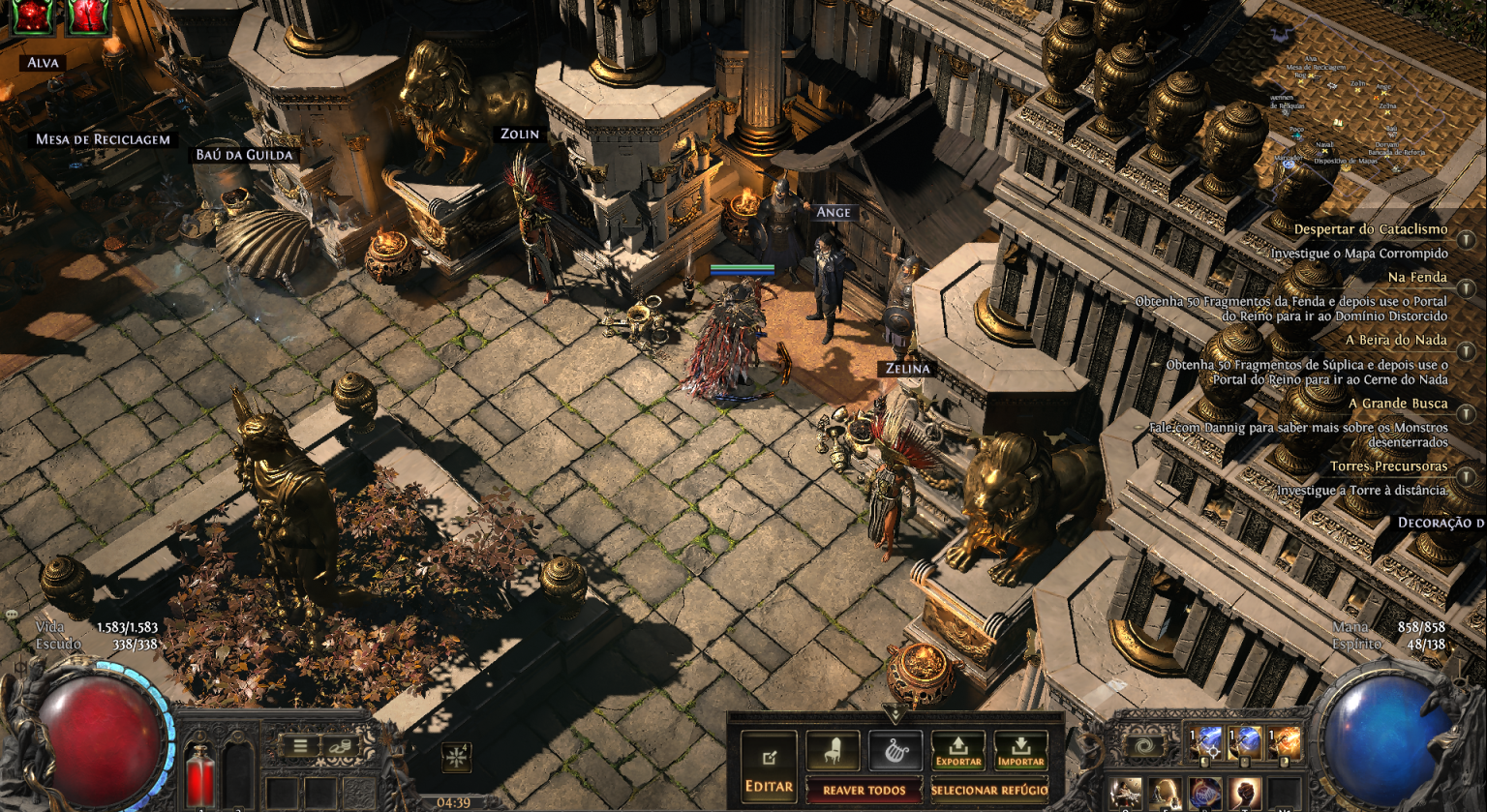This screenshot has width=1487, height=812.
Task: Activate the fiery orange skill icon
Action: pos(1284,744)
